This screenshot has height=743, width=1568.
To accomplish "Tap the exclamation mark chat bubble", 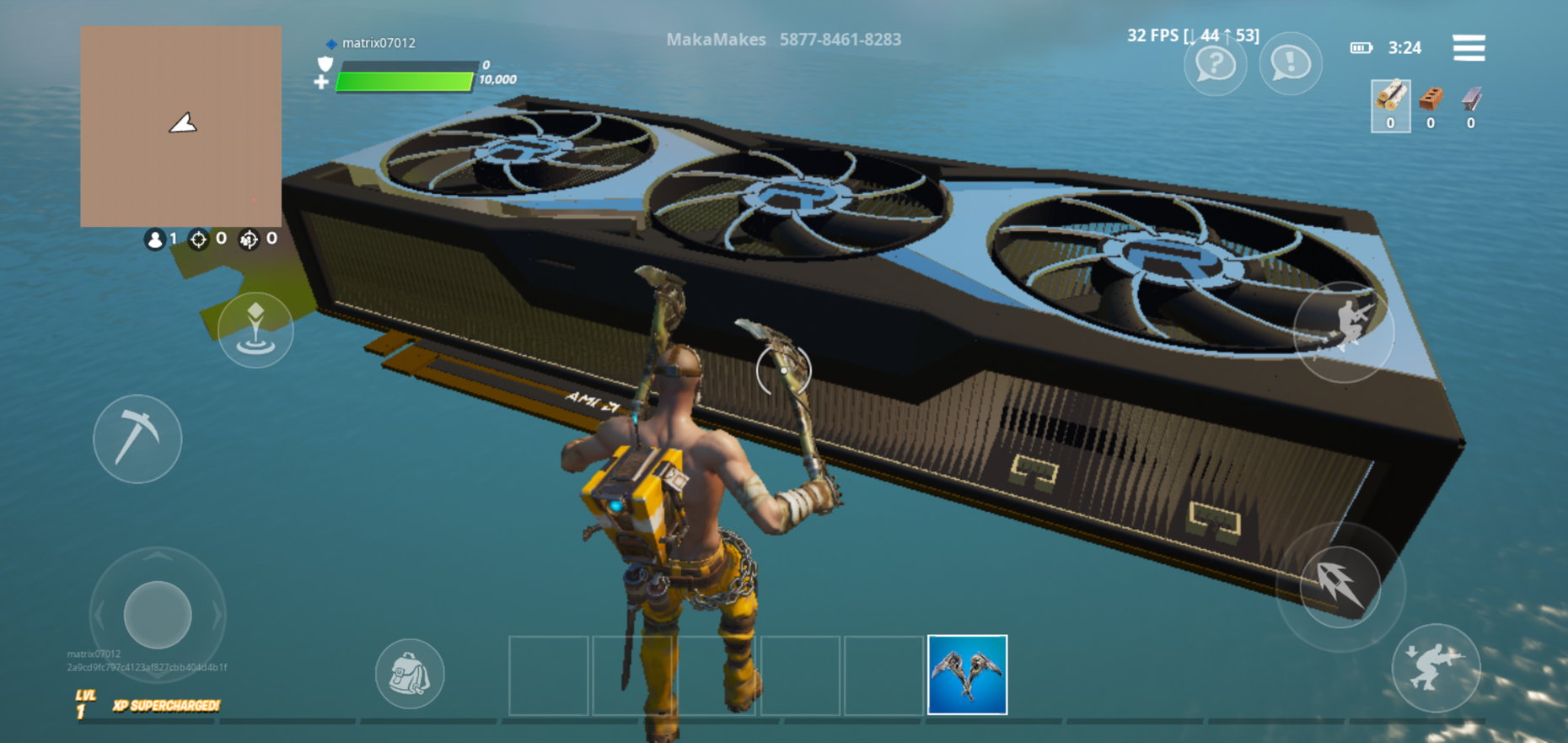I will coord(1290,64).
